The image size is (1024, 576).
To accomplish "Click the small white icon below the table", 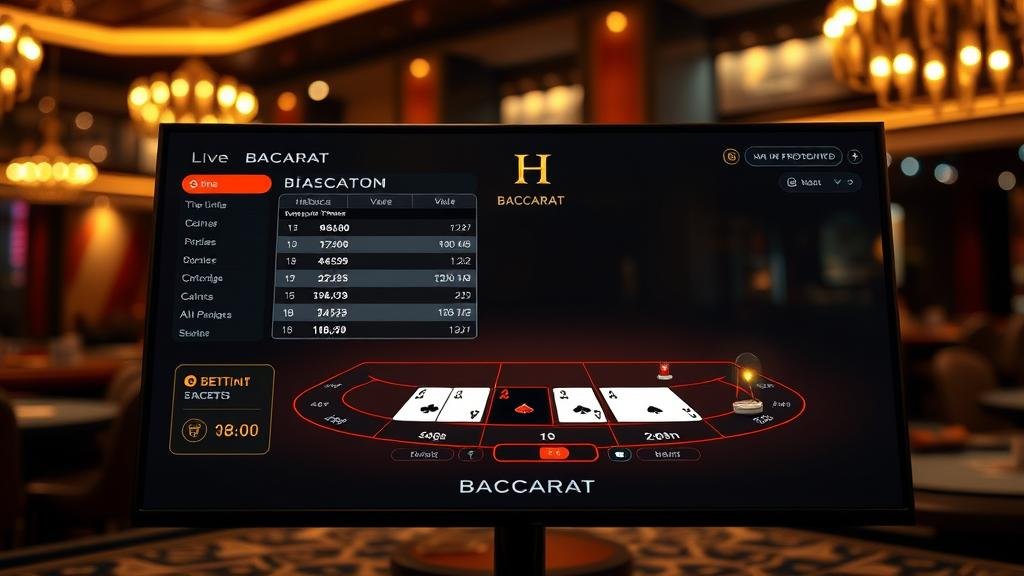I will tap(619, 454).
